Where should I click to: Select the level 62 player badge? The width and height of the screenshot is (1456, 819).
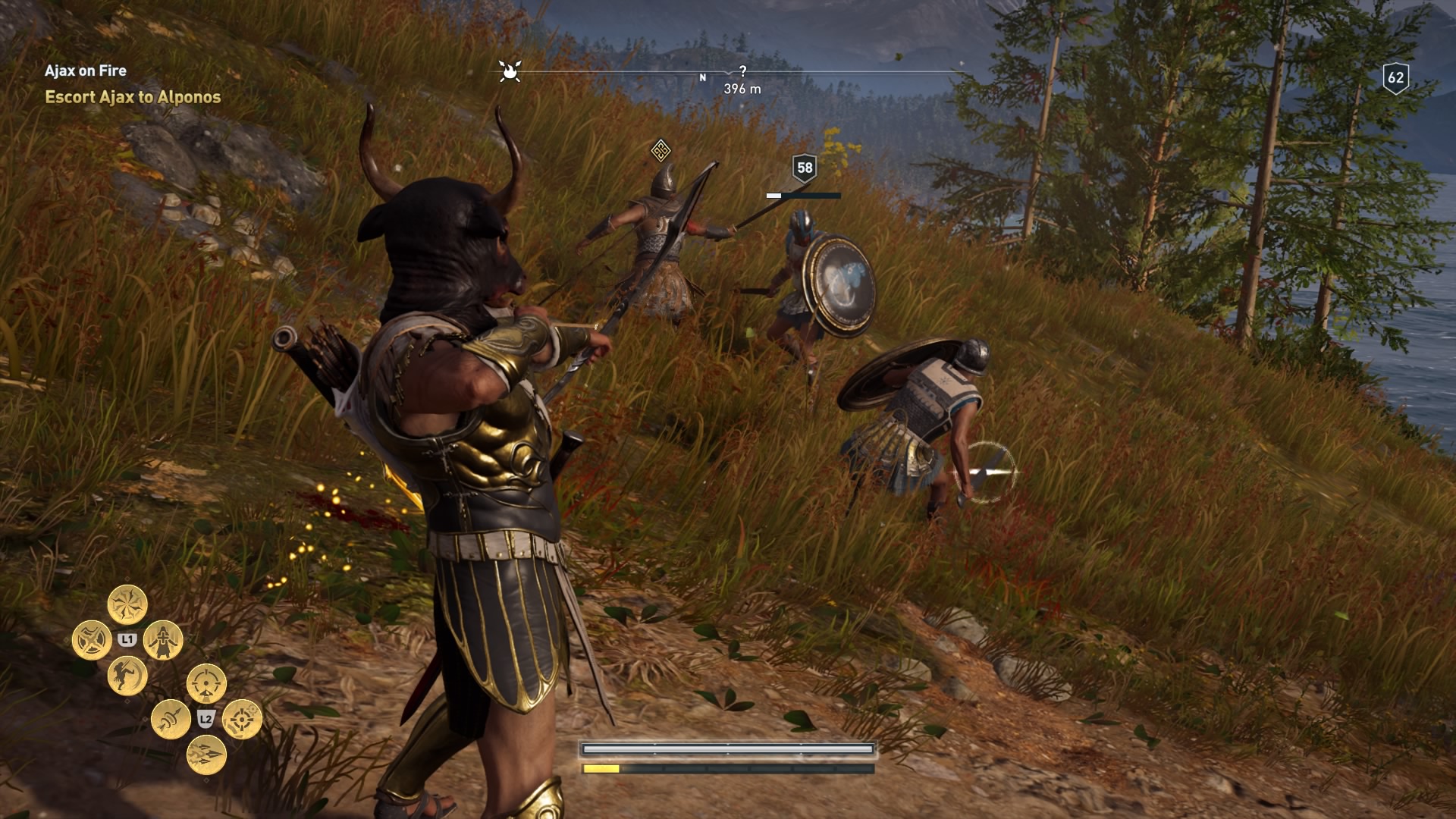(1395, 77)
